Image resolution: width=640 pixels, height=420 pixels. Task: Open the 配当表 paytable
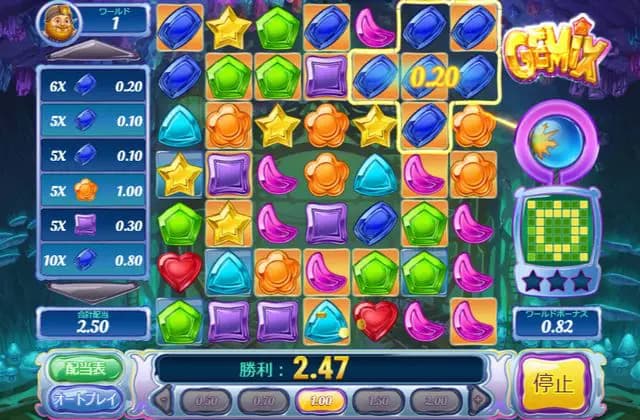pos(85,367)
